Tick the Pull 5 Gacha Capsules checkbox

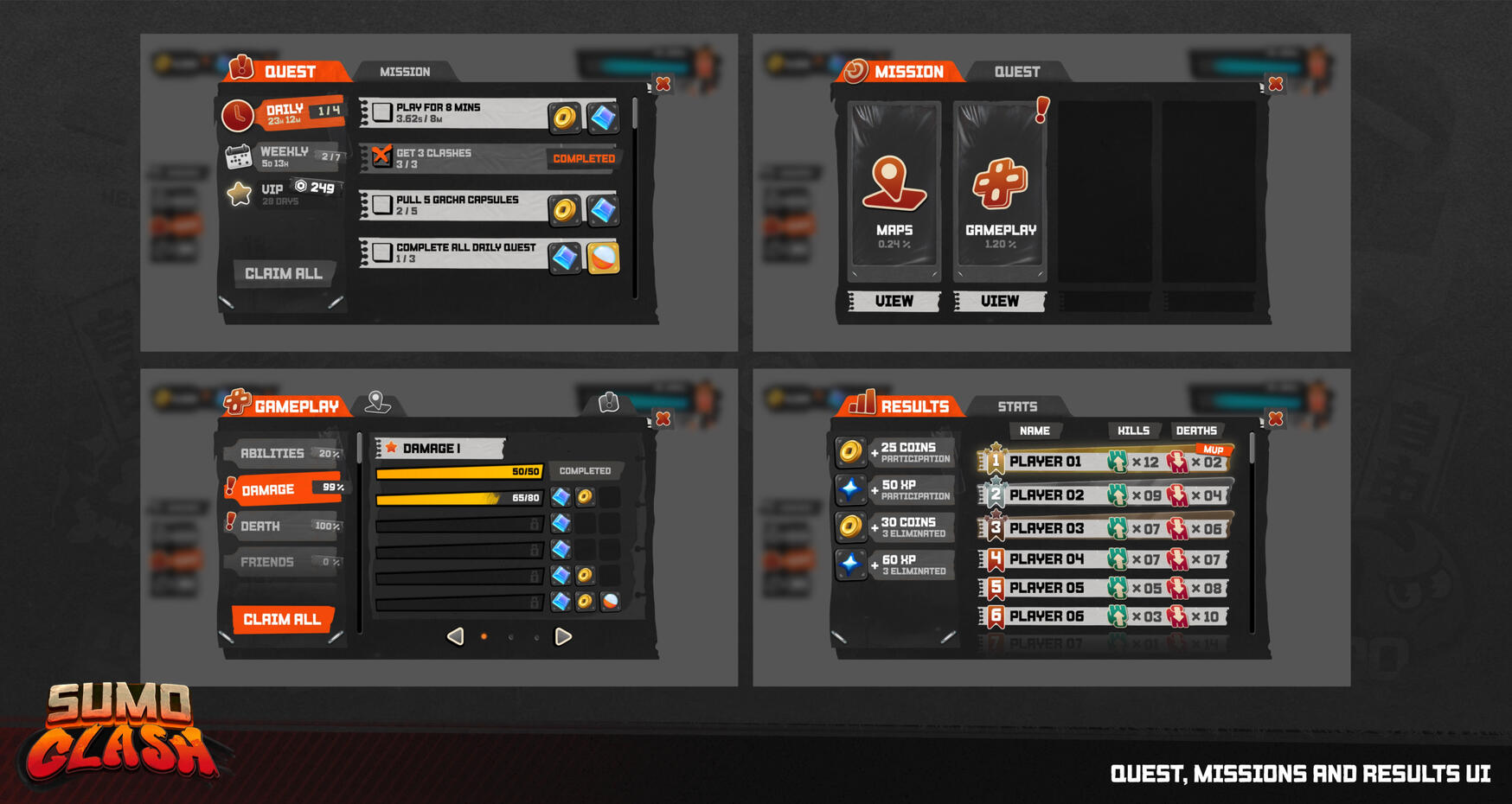click(382, 205)
